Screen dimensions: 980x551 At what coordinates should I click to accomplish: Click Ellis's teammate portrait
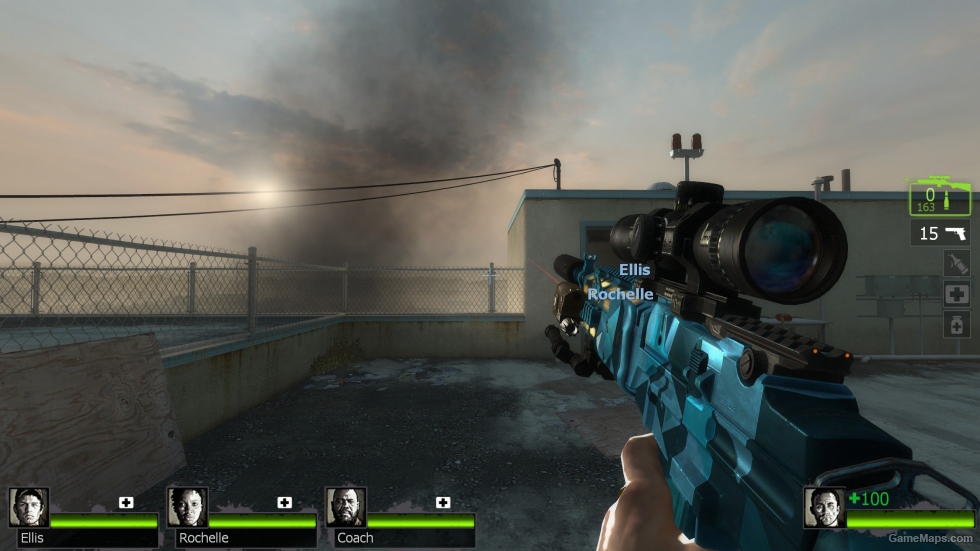point(29,507)
